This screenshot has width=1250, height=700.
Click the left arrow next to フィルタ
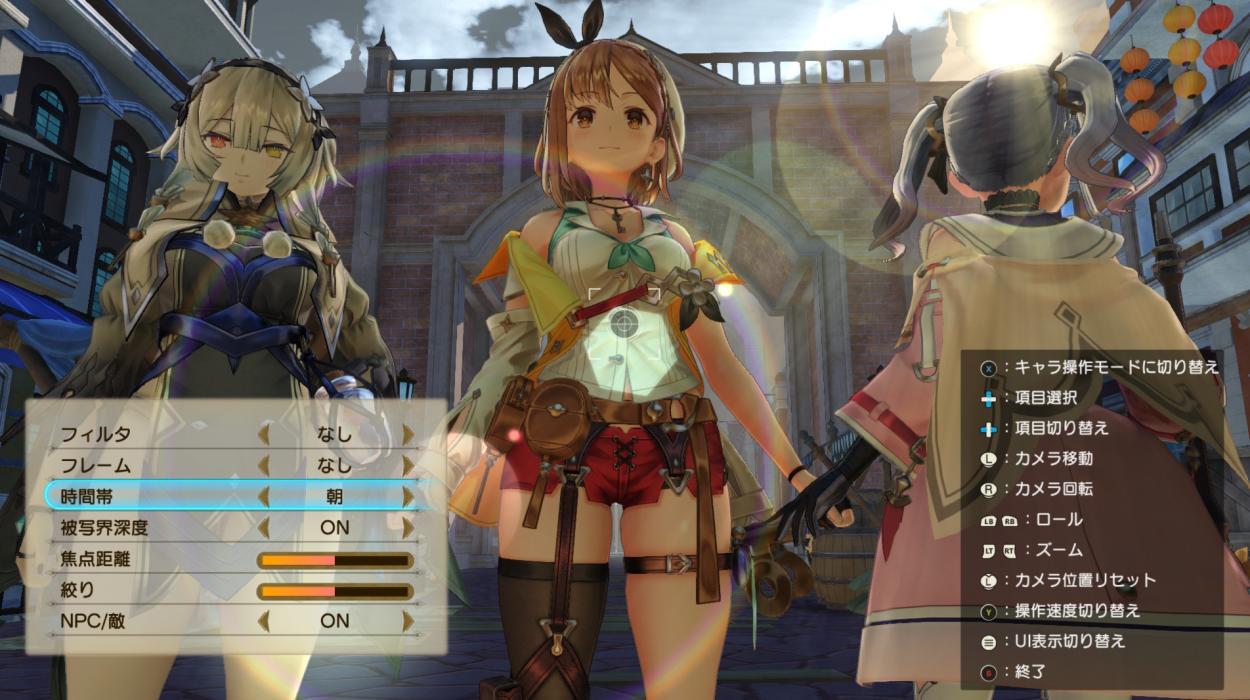pyautogui.click(x=263, y=434)
